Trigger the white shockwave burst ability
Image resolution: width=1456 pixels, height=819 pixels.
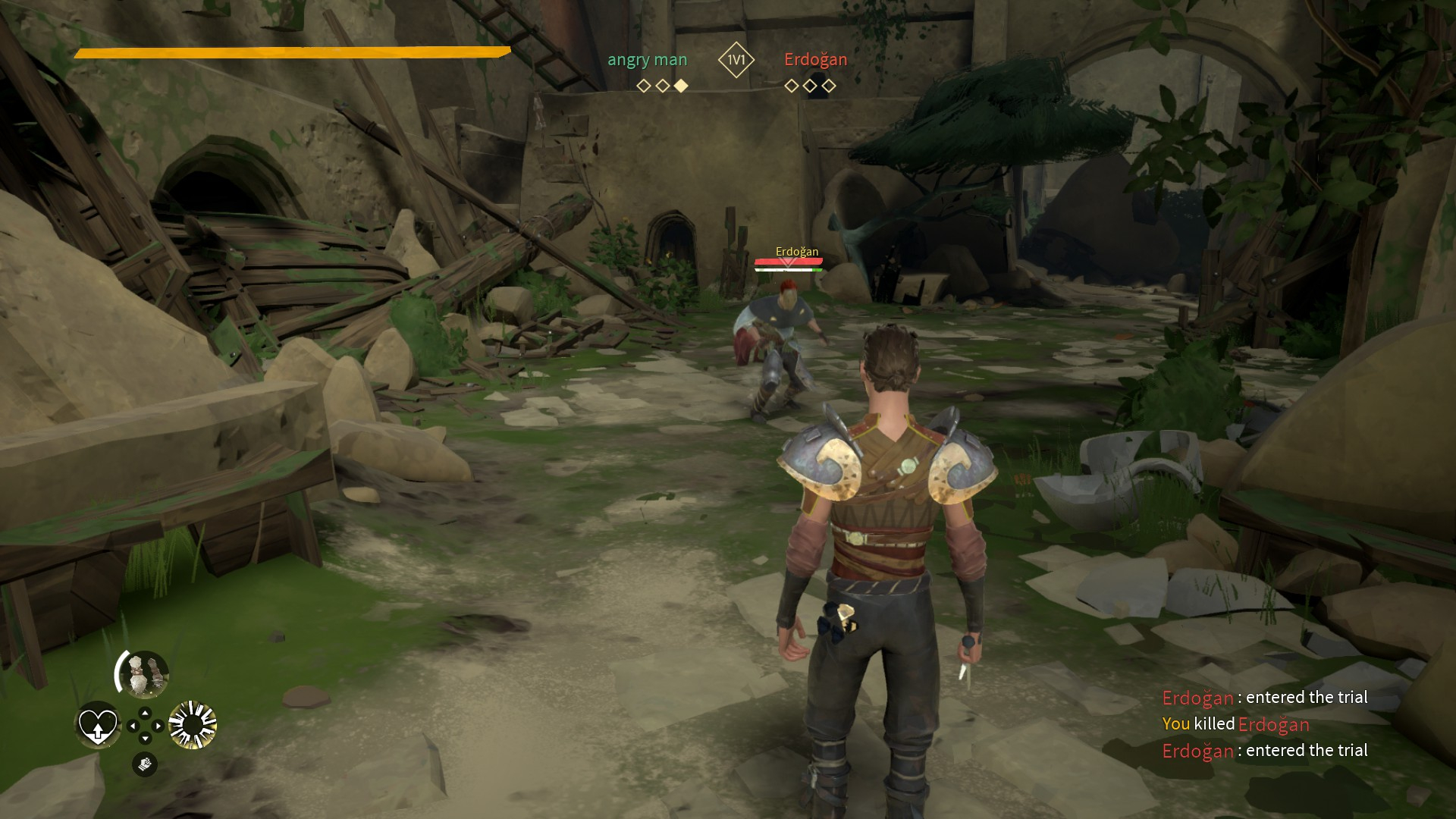click(193, 726)
